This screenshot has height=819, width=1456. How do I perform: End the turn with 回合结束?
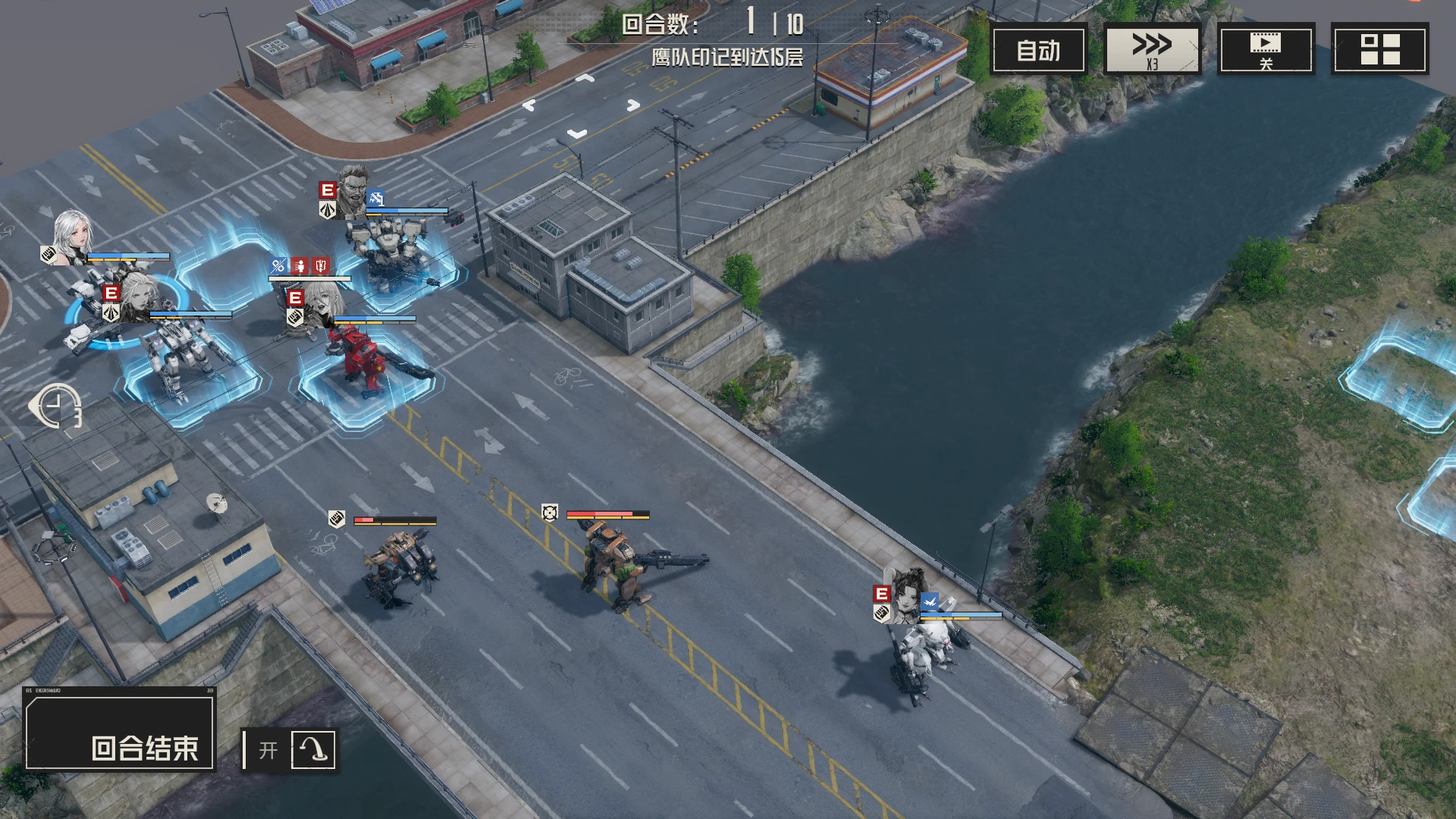point(120,731)
